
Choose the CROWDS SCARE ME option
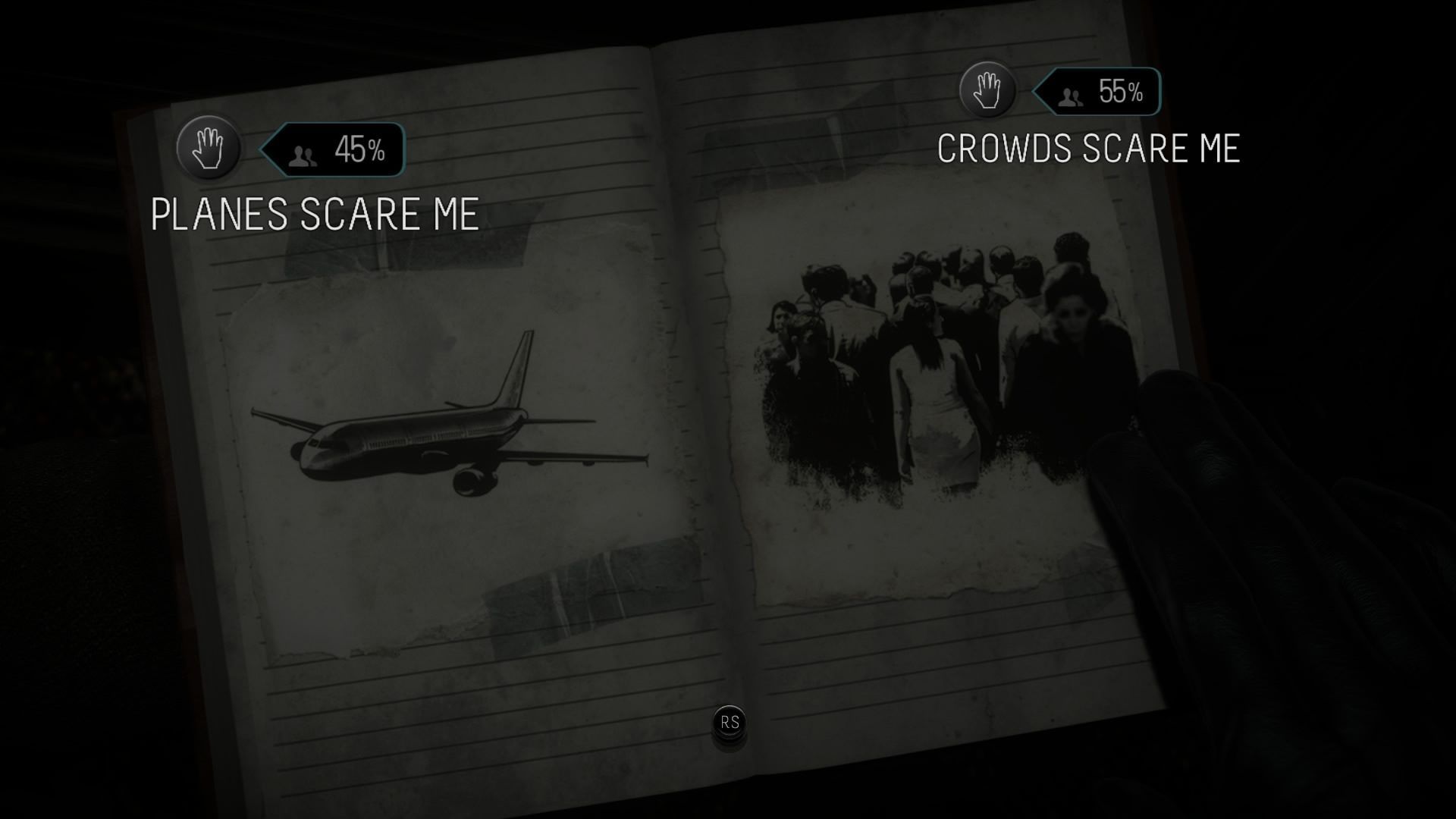coord(1090,150)
